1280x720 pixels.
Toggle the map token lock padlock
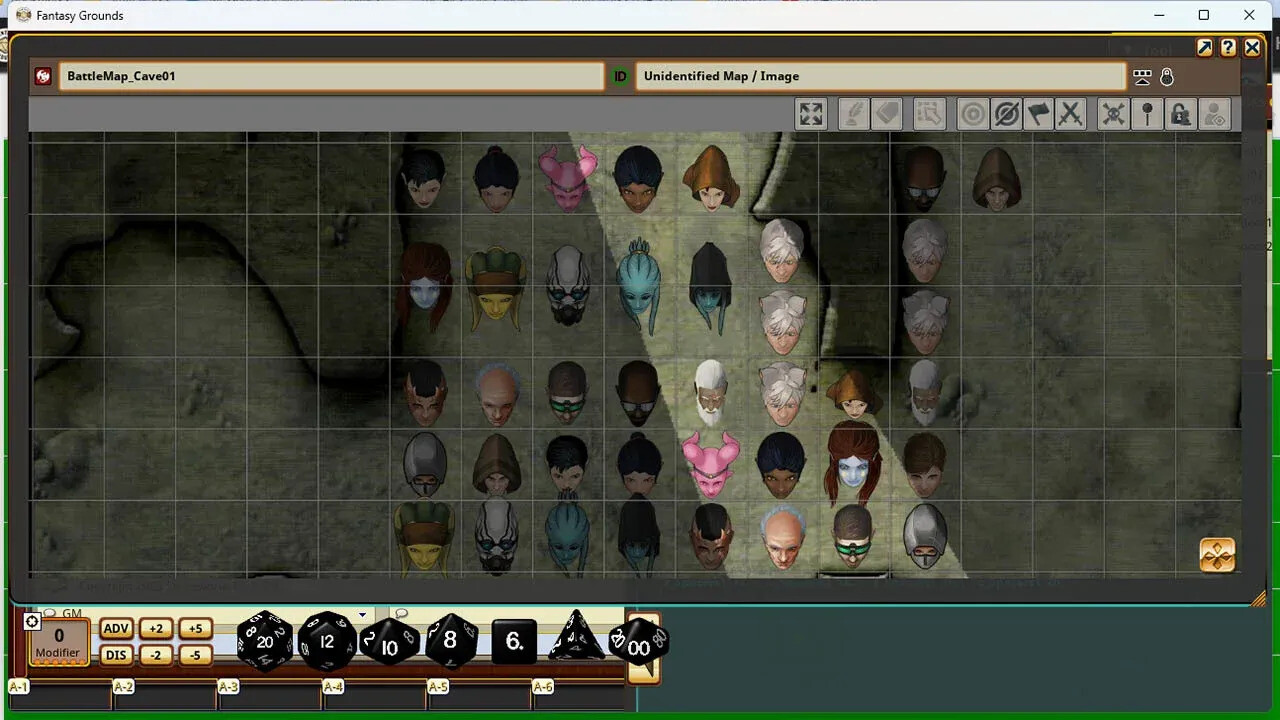(x=1180, y=113)
